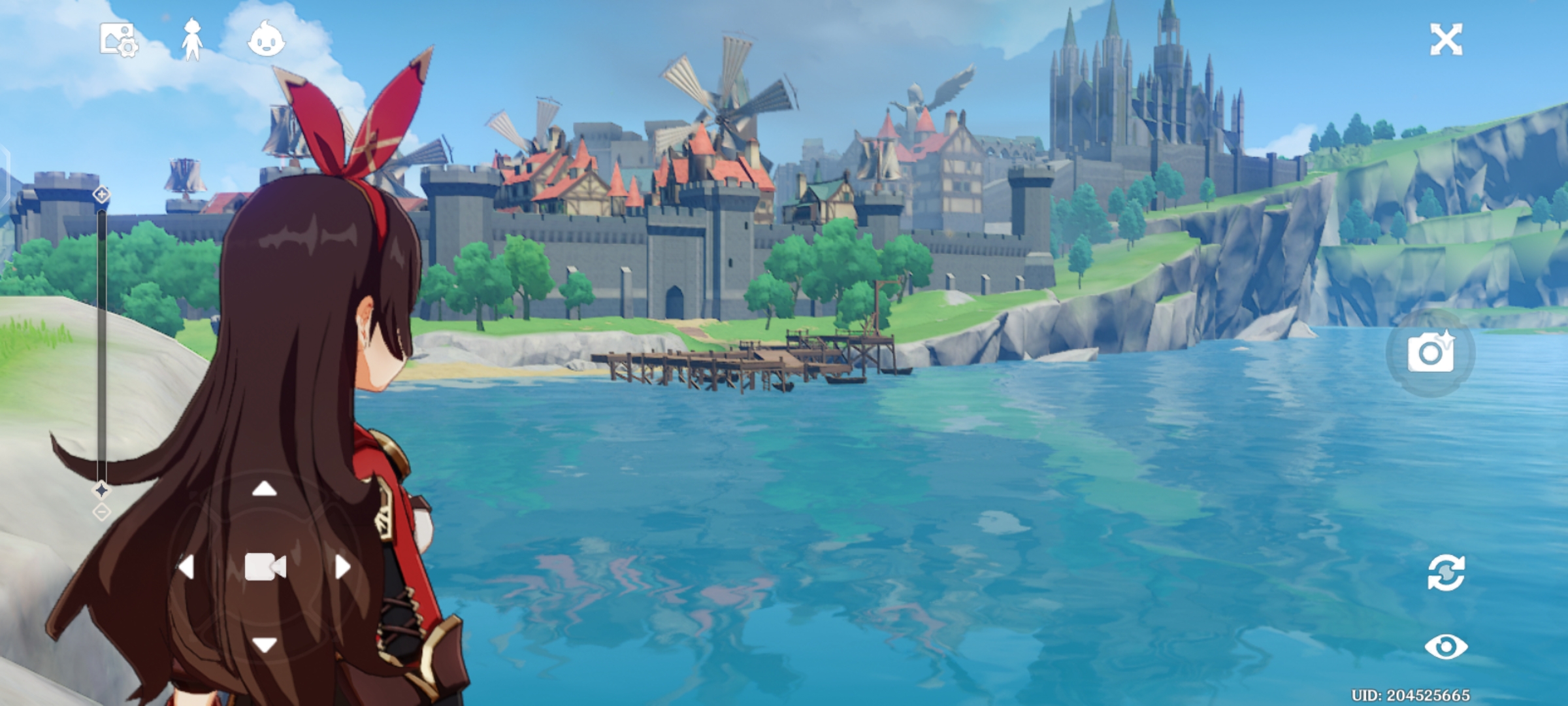Open the character pose menu
The image size is (1568, 706).
point(191,40)
